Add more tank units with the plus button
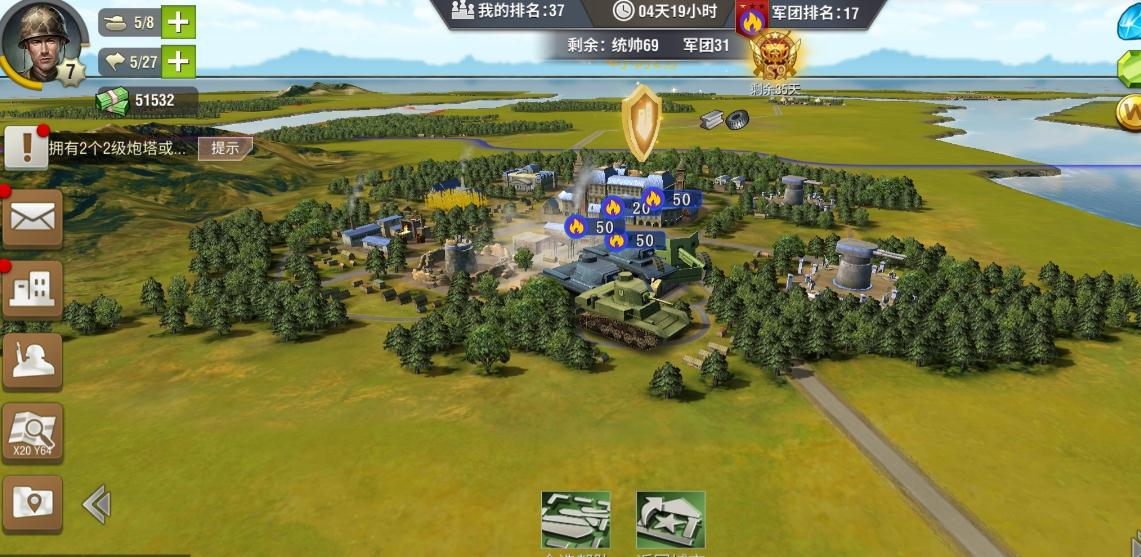 coord(178,21)
